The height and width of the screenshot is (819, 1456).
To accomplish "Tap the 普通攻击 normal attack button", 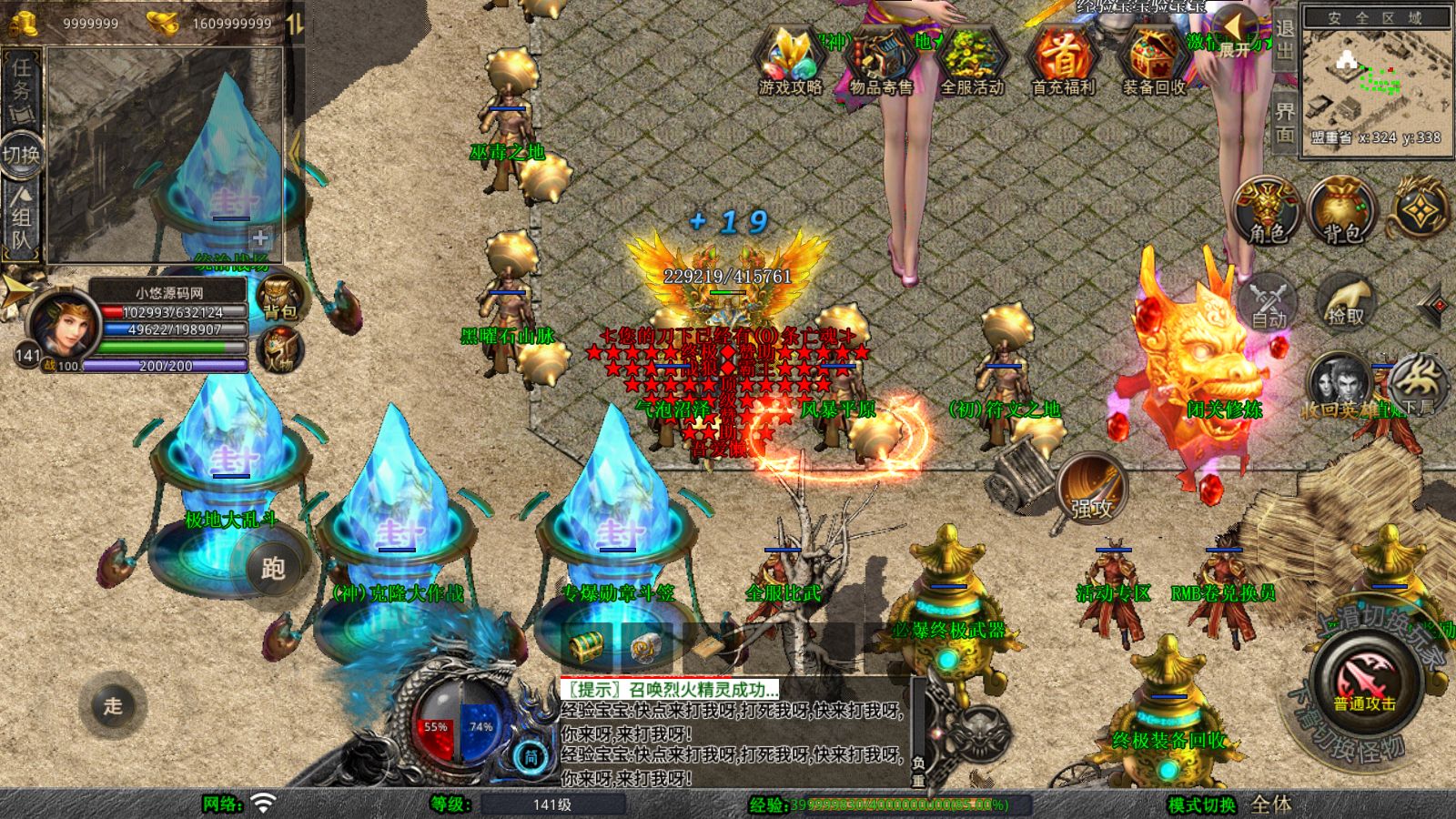I will 1364,684.
